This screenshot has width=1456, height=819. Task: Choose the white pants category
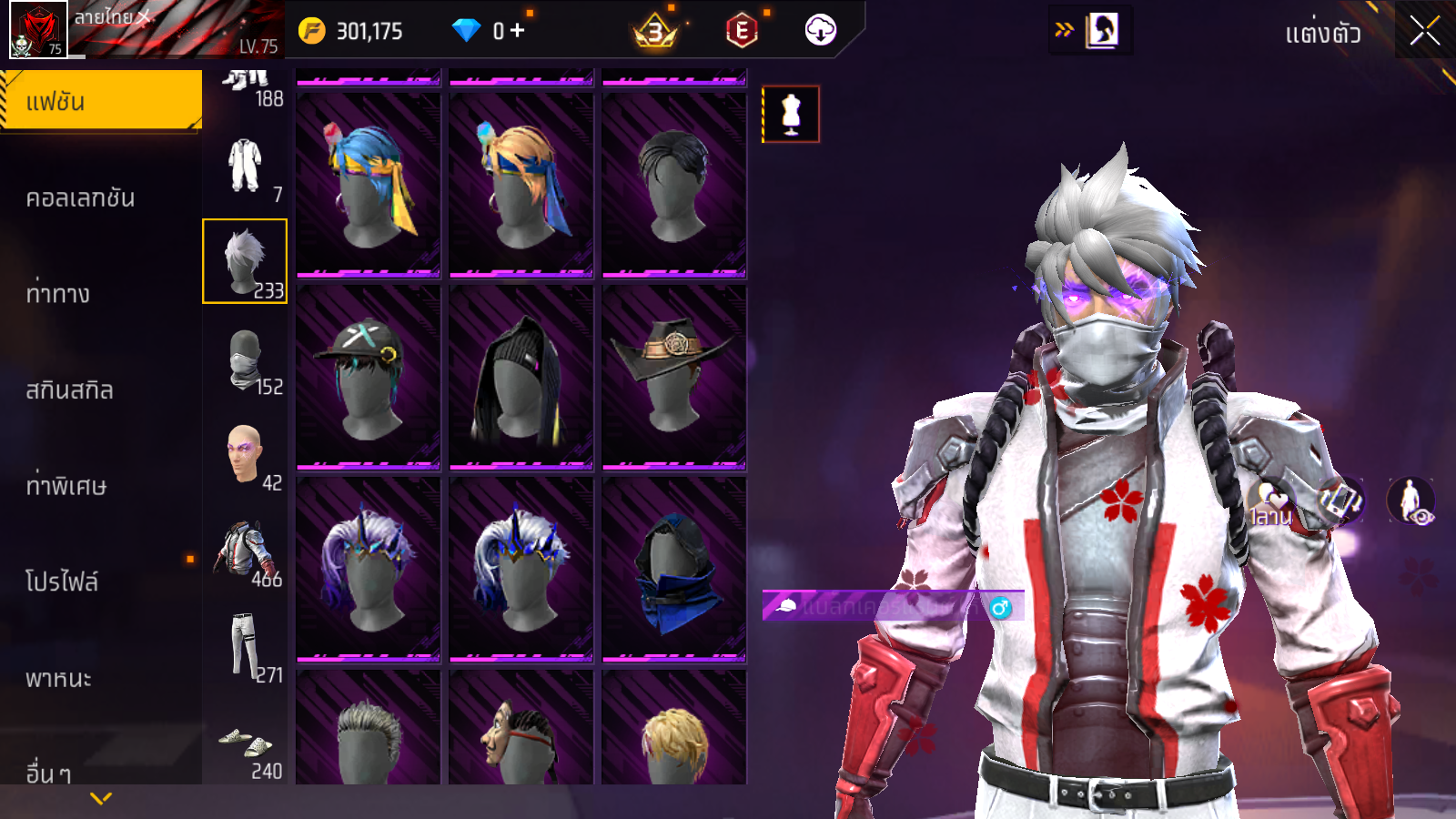[245, 647]
